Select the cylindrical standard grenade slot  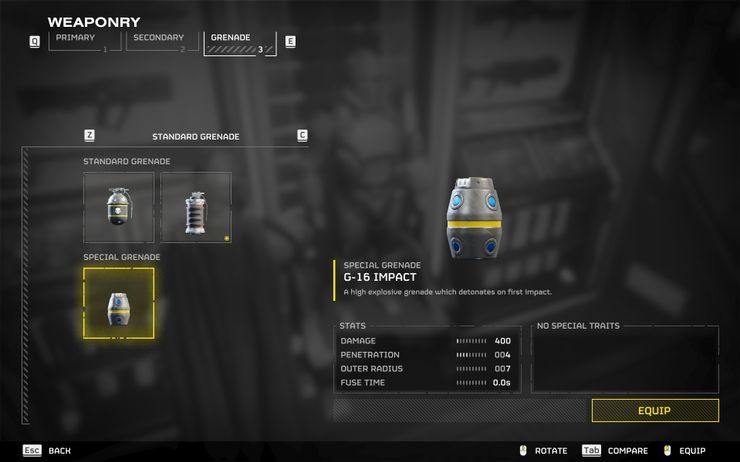click(196, 207)
